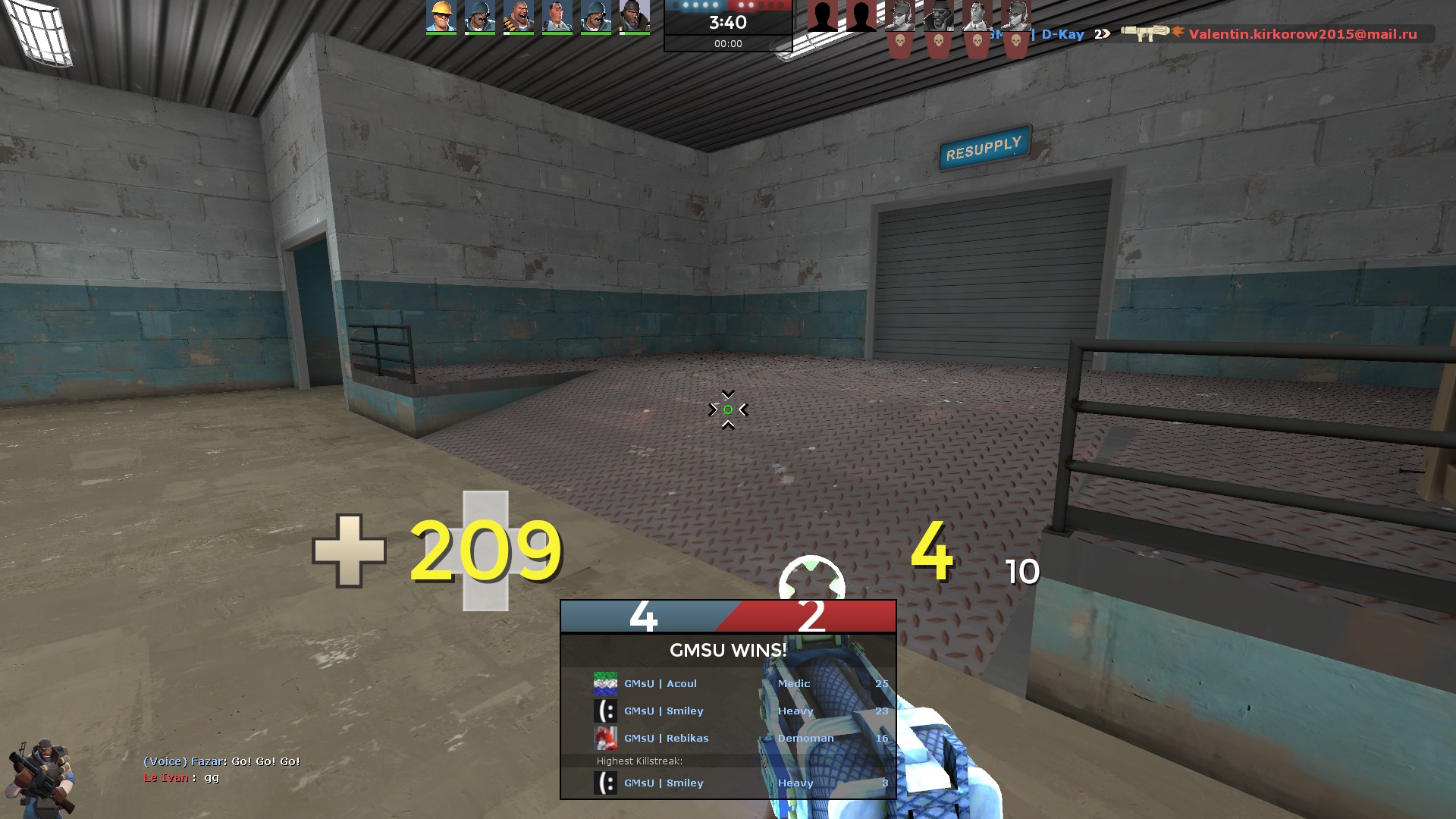This screenshot has height=819, width=1456.
Task: Select the blue Engineer portrait in the team bar
Action: pyautogui.click(x=441, y=17)
